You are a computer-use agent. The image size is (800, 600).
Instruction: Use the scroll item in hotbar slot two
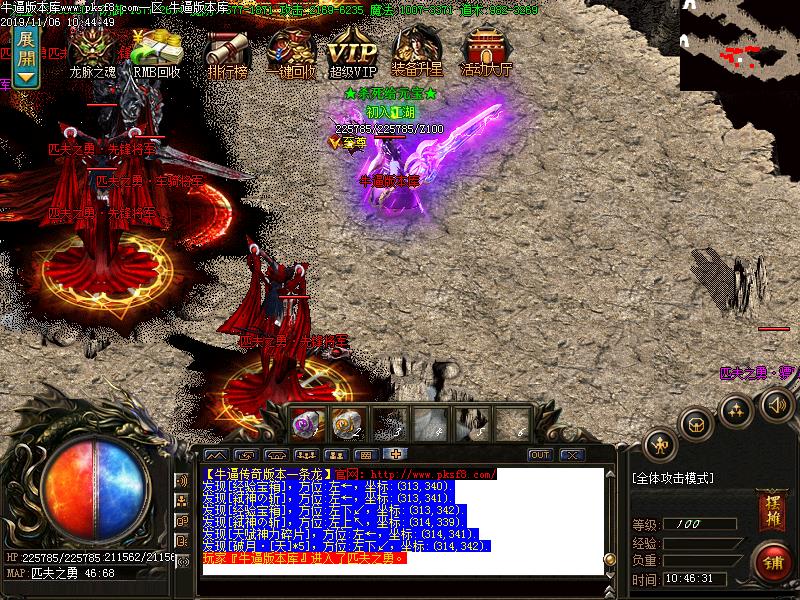point(347,424)
